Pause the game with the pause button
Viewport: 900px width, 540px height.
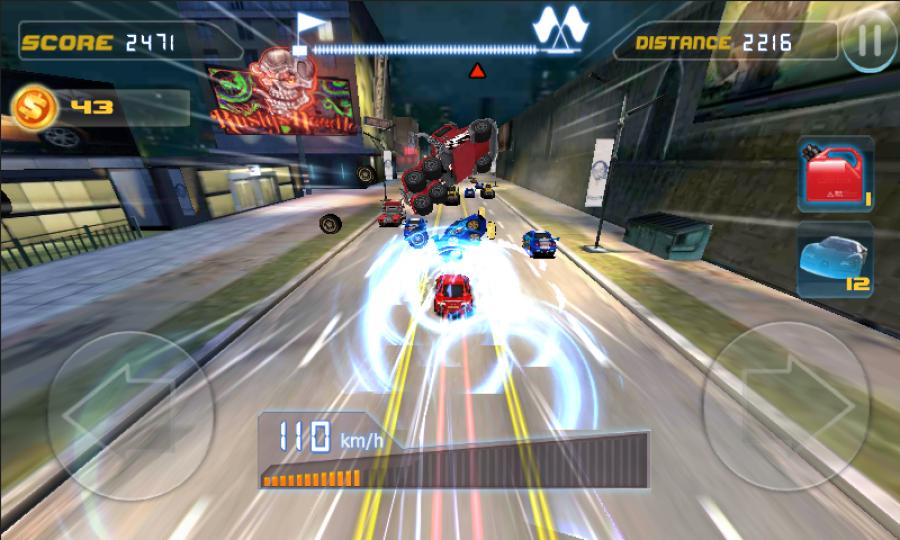(x=870, y=42)
